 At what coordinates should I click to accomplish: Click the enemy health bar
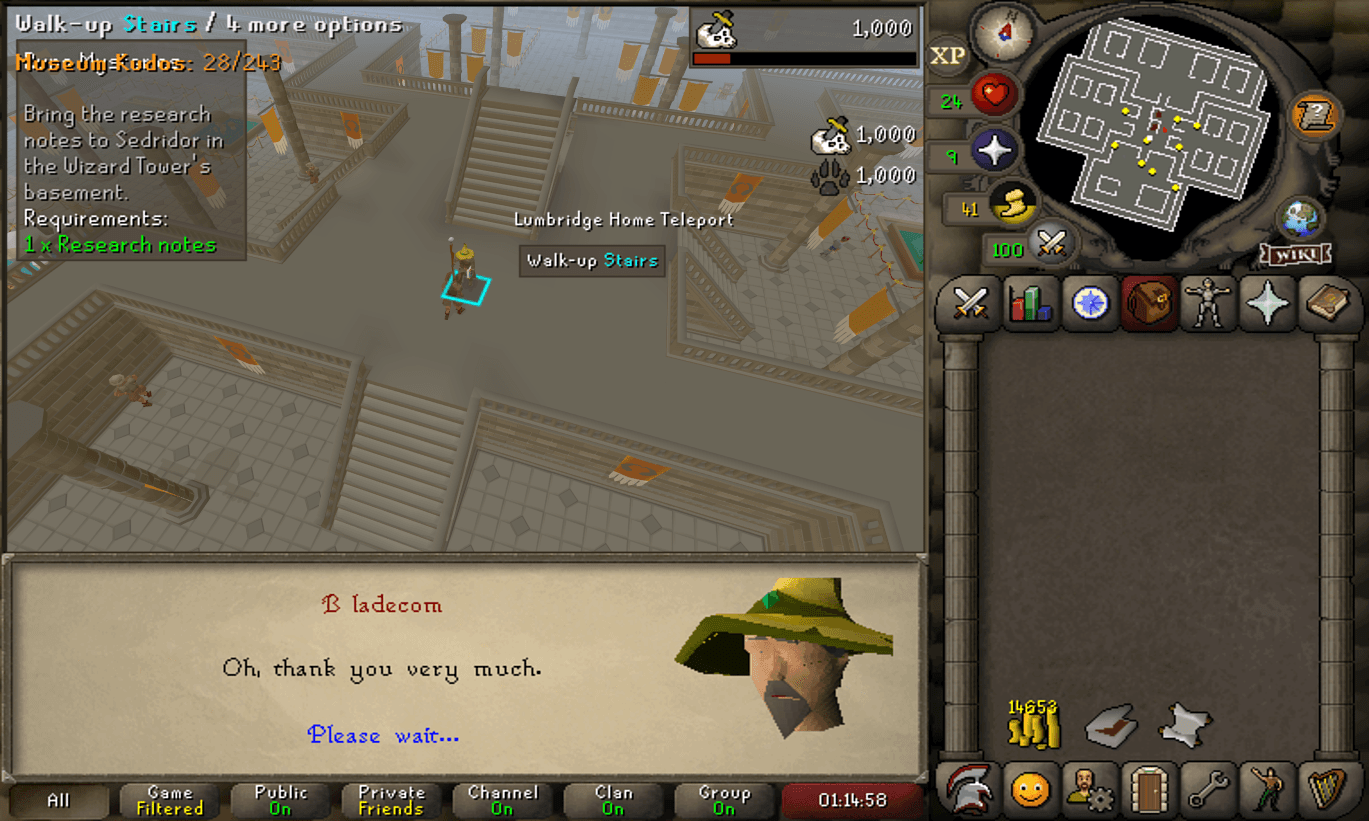coord(803,57)
